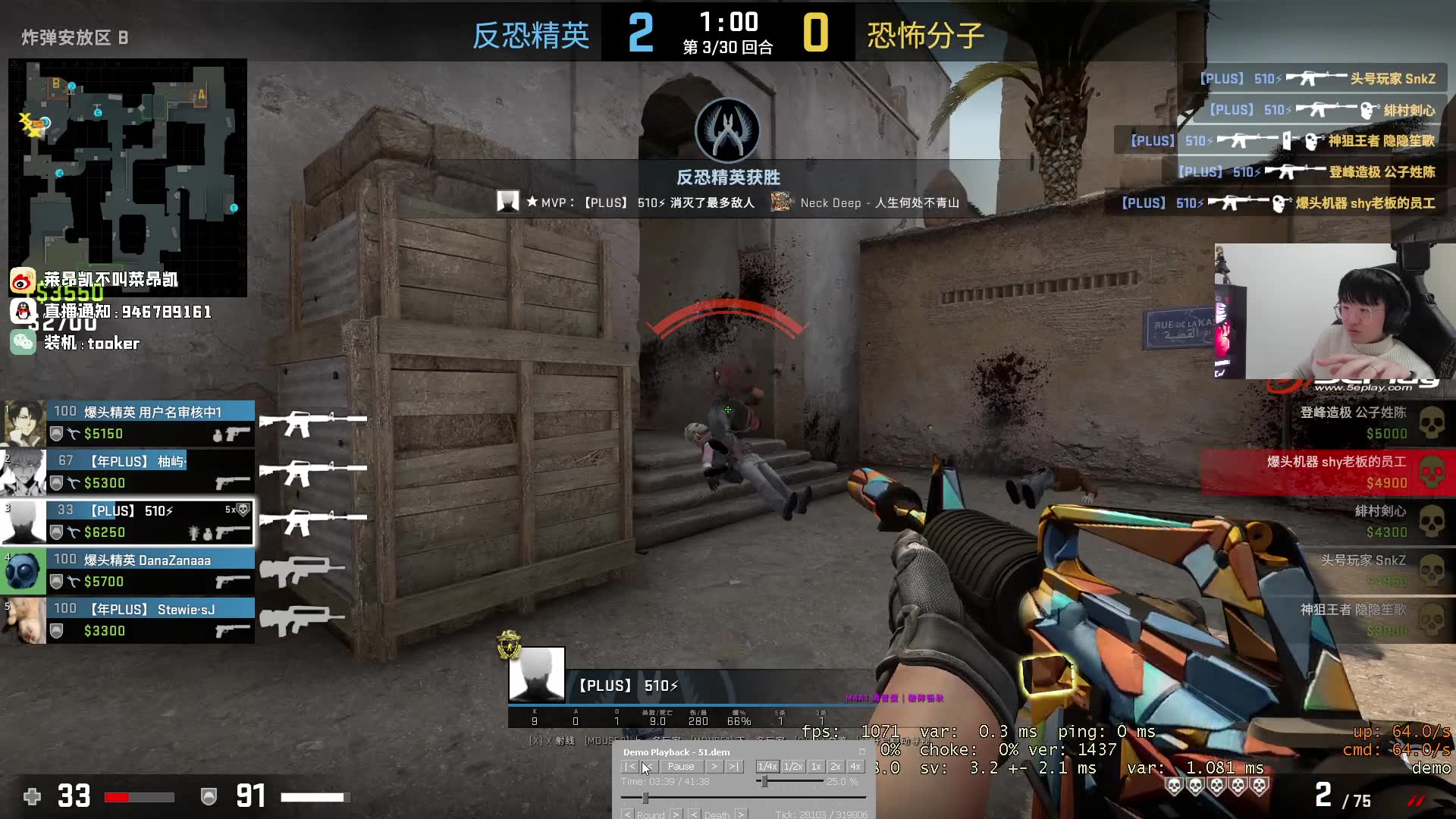The image size is (1456, 819).
Task: Jump to the previous Death in the demo
Action: [x=695, y=814]
